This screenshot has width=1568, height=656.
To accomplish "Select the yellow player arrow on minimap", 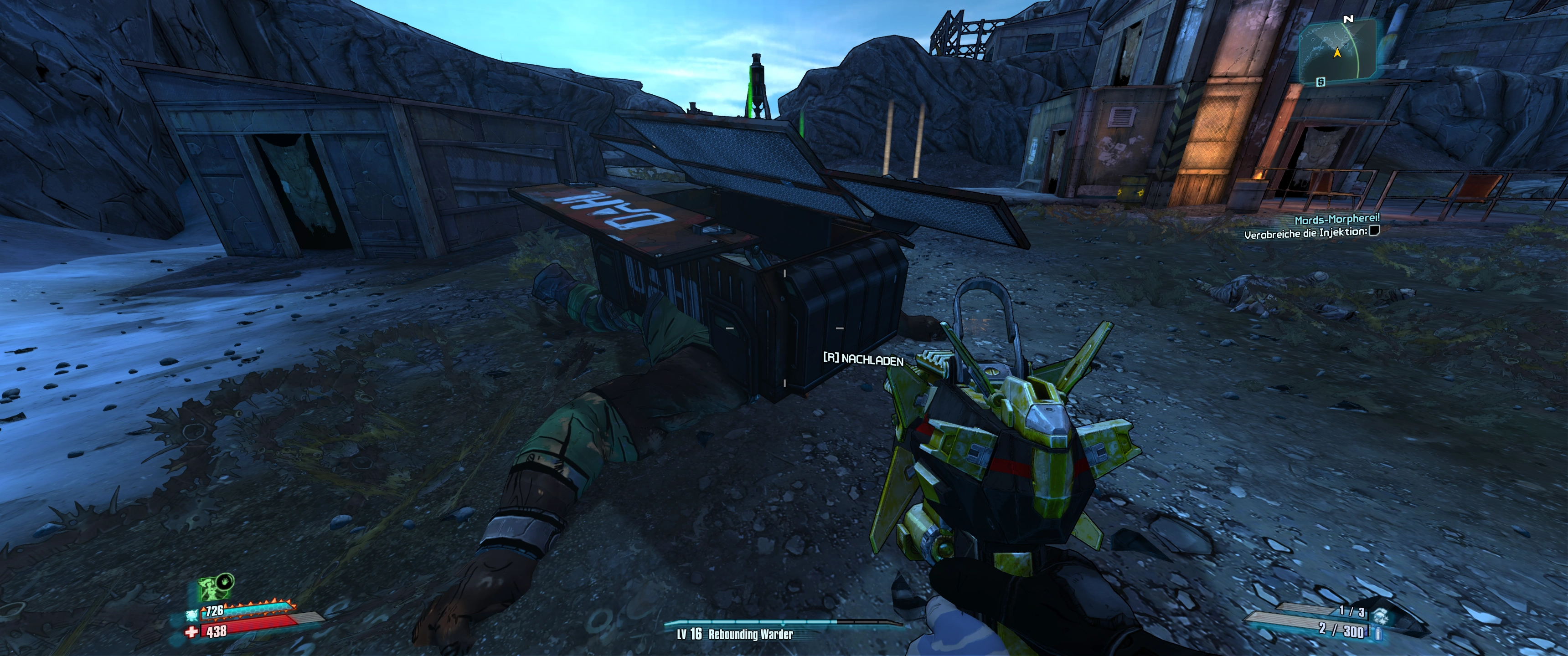I will (1337, 54).
